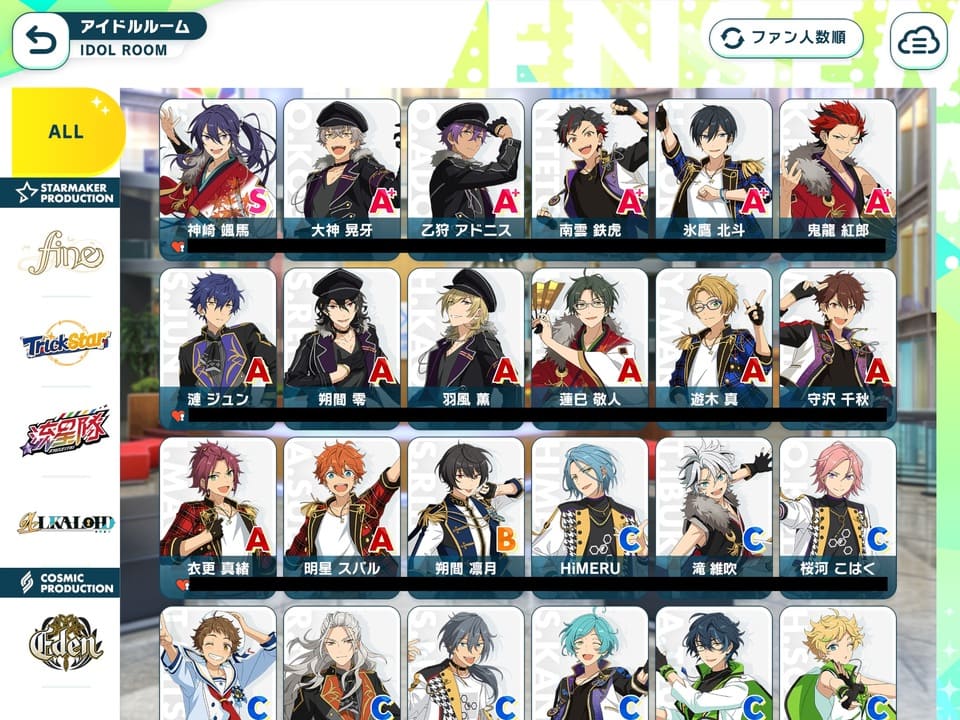960x720 pixels.
Task: Change sort order with ファン人数順 button
Action: pyautogui.click(x=786, y=39)
